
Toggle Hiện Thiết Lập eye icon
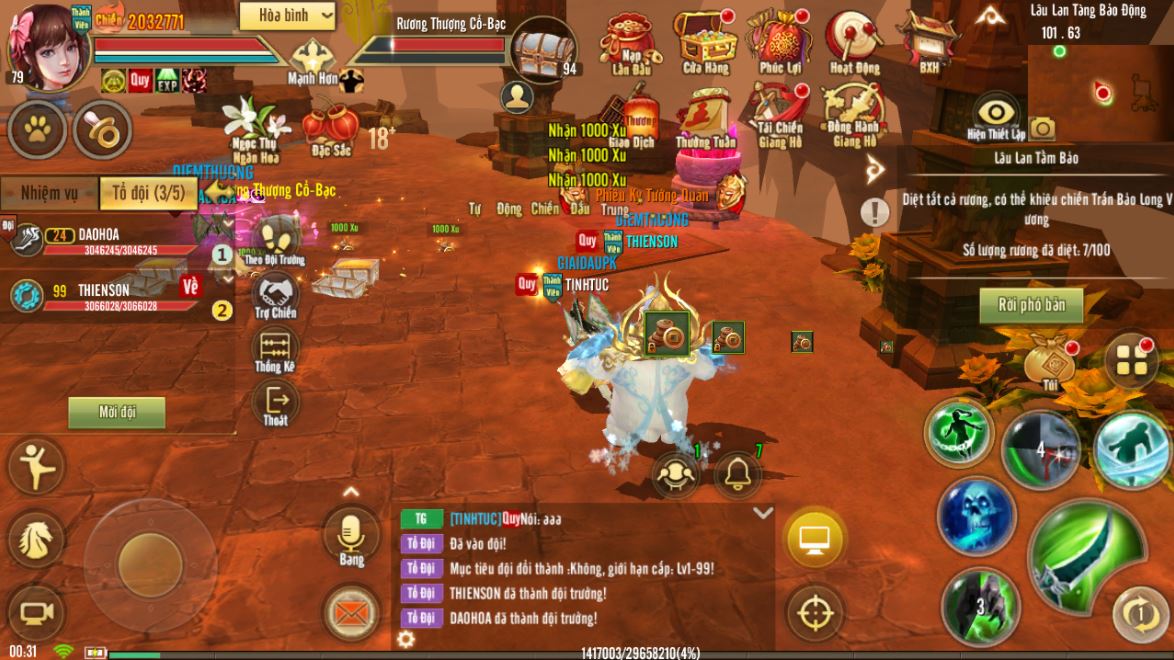[996, 114]
